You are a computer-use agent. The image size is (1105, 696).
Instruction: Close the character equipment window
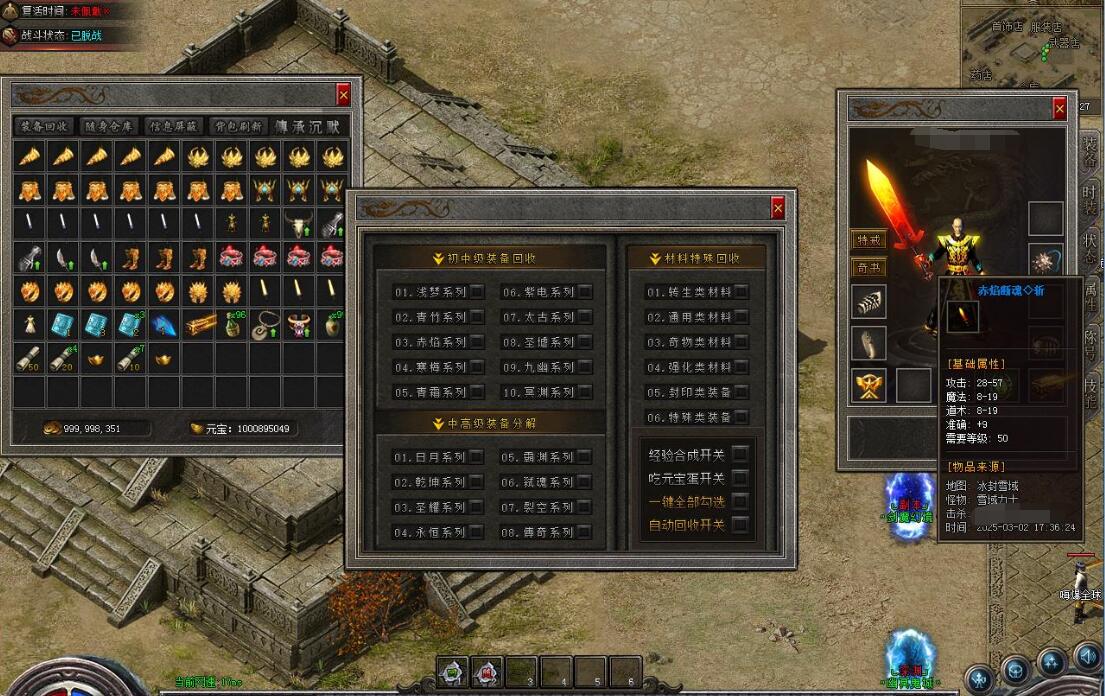(x=1059, y=109)
